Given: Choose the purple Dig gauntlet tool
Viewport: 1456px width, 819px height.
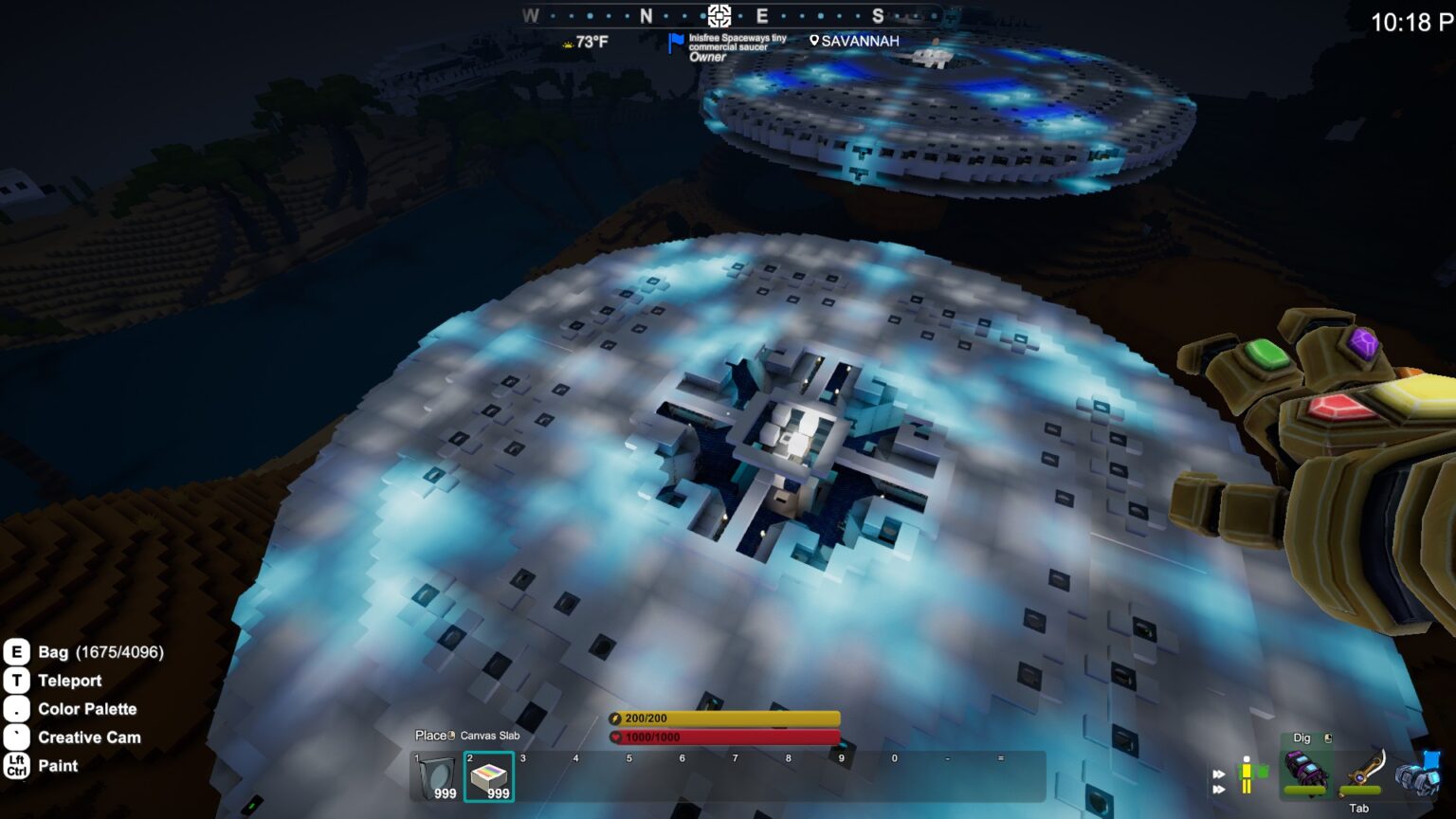Looking at the screenshot, I should 1305,771.
